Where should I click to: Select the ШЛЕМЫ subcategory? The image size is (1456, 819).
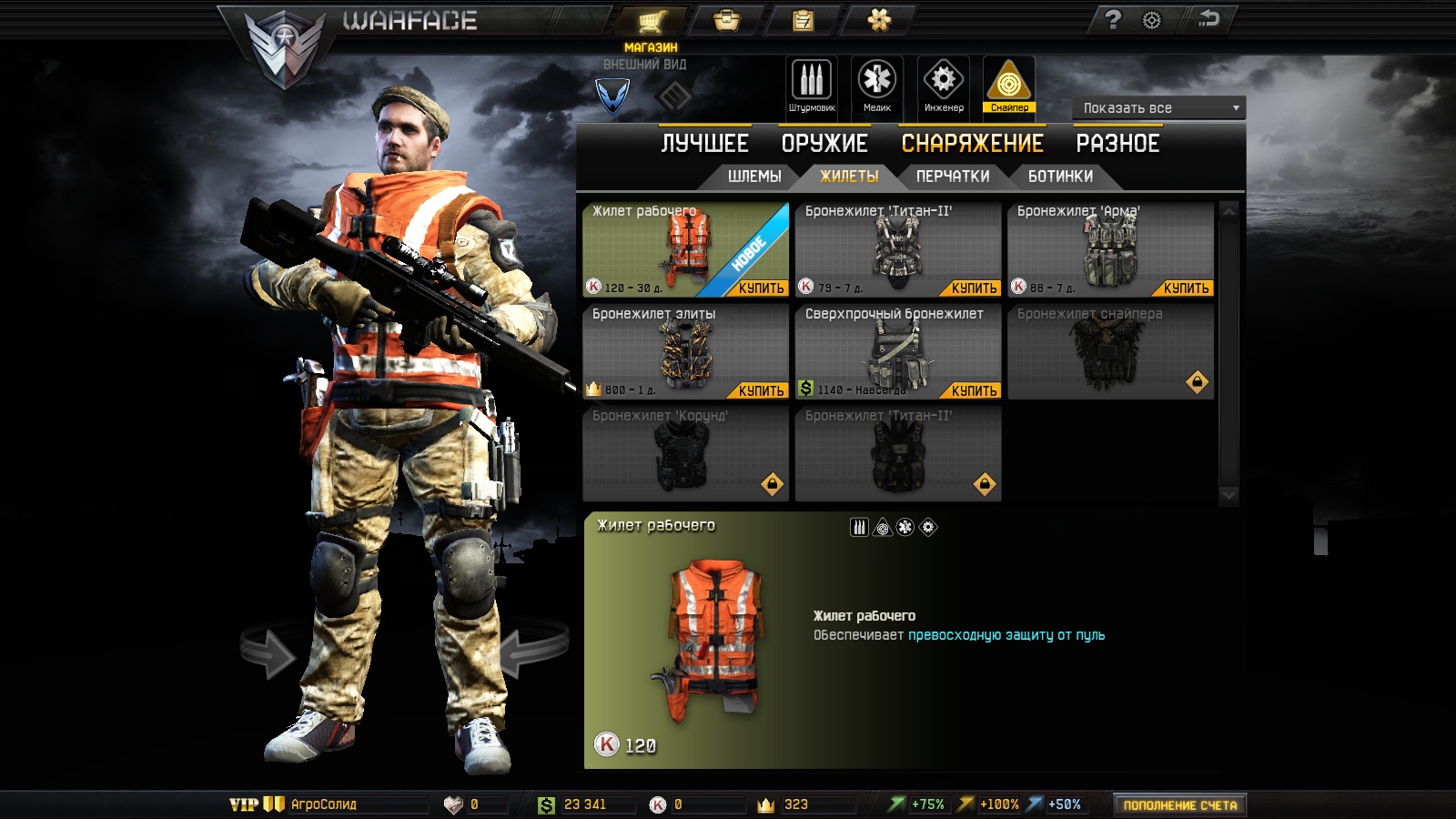[x=754, y=177]
